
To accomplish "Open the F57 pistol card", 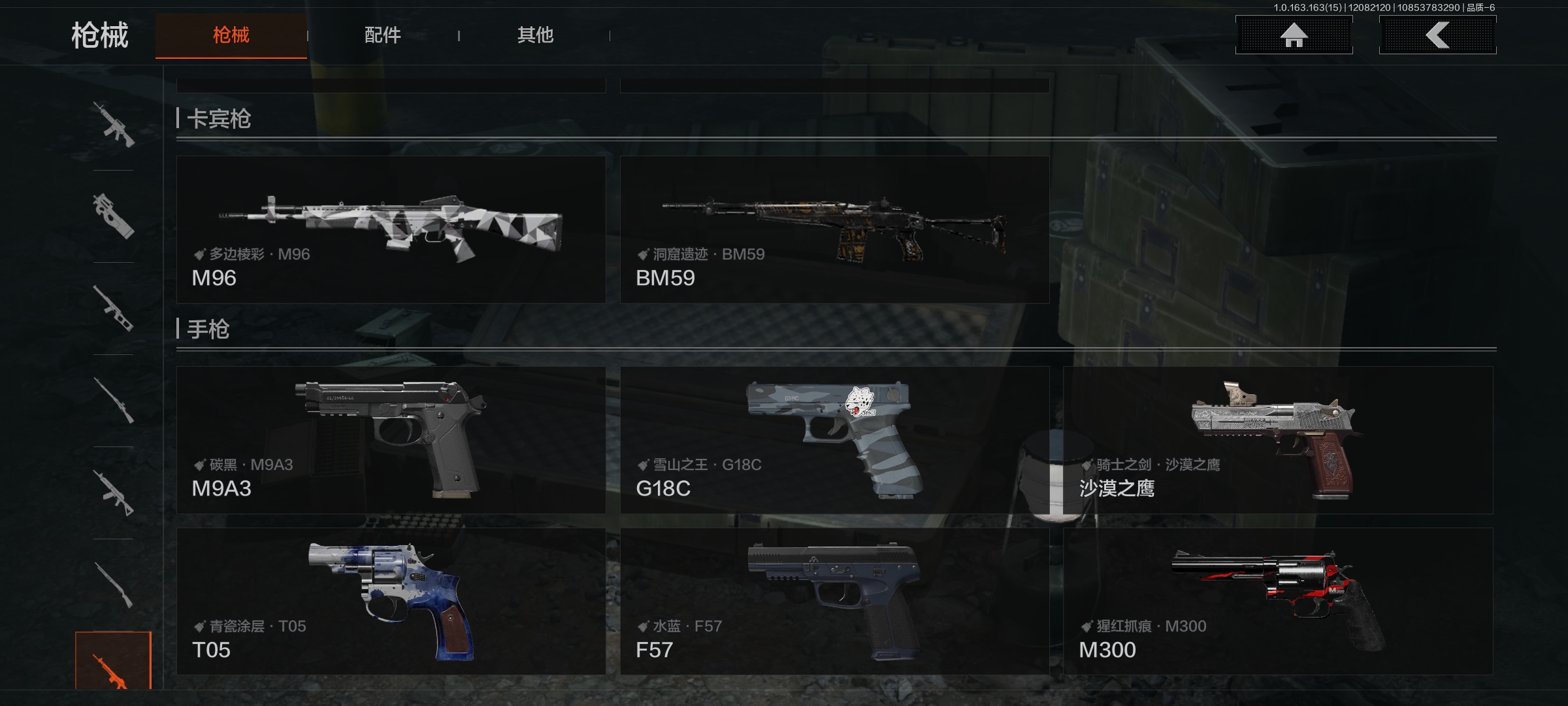I will click(x=834, y=601).
